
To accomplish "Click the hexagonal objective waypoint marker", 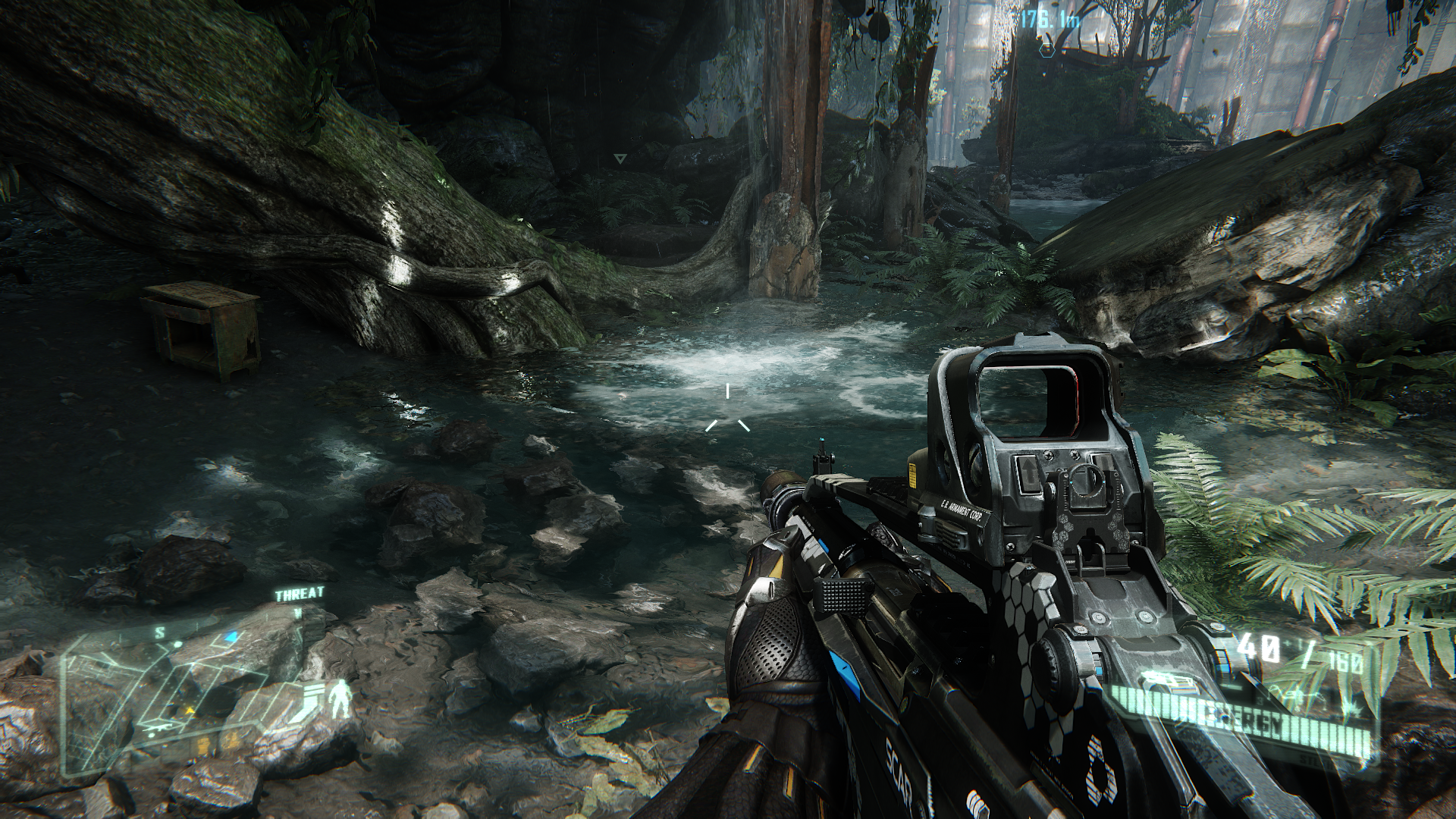I will coord(1047,51).
